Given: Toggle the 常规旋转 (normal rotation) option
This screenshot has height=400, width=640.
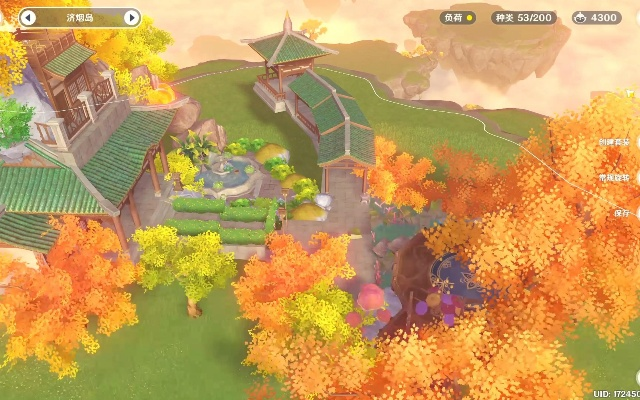Looking at the screenshot, I should click(621, 177).
